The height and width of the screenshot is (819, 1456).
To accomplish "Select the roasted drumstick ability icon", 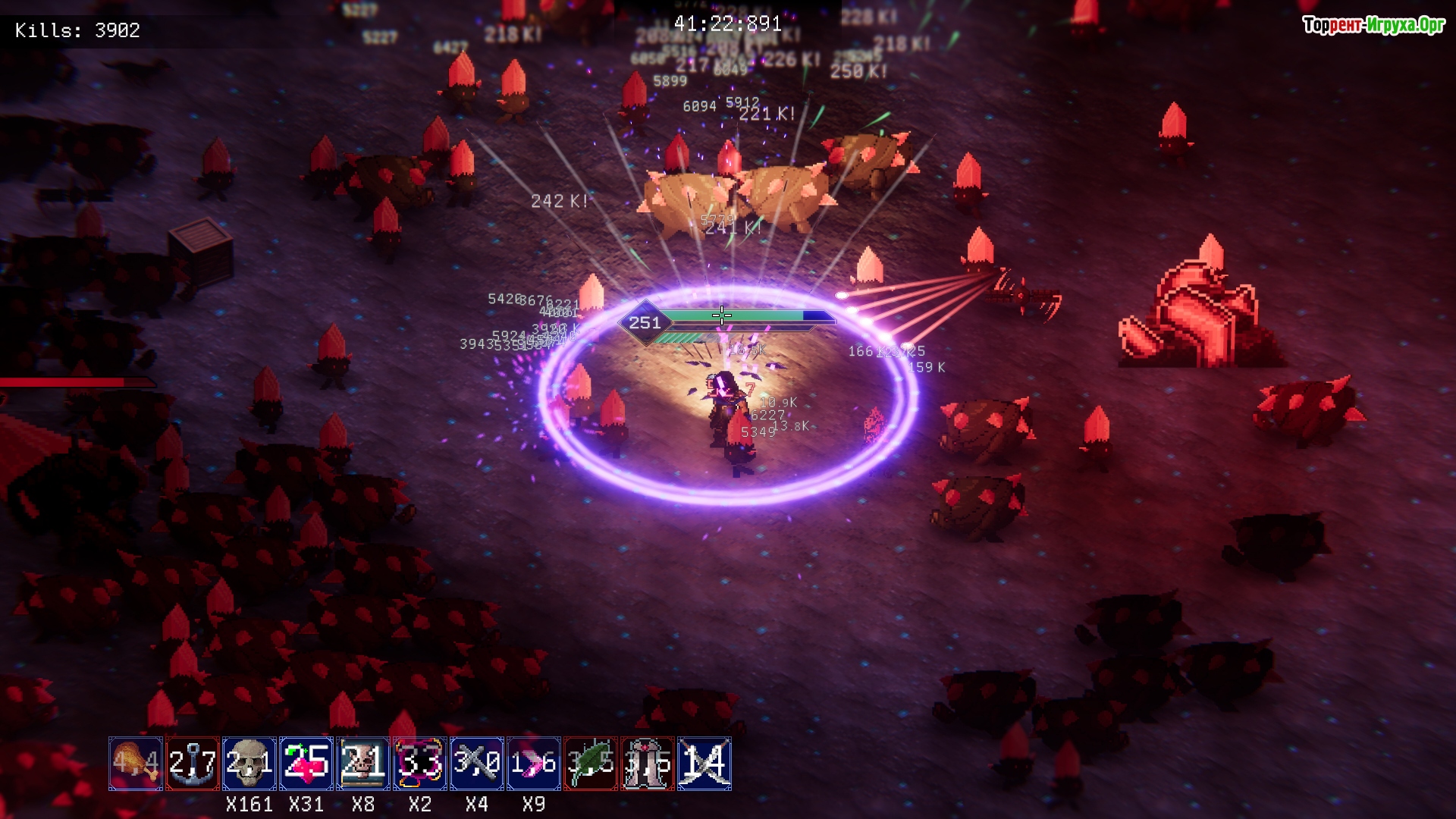I will pyautogui.click(x=136, y=763).
